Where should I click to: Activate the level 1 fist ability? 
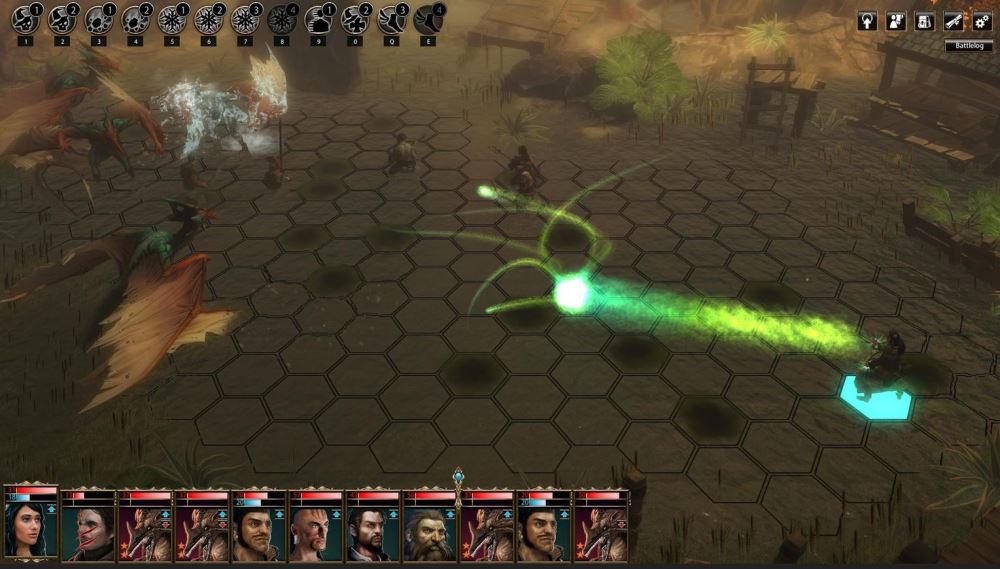[318, 20]
